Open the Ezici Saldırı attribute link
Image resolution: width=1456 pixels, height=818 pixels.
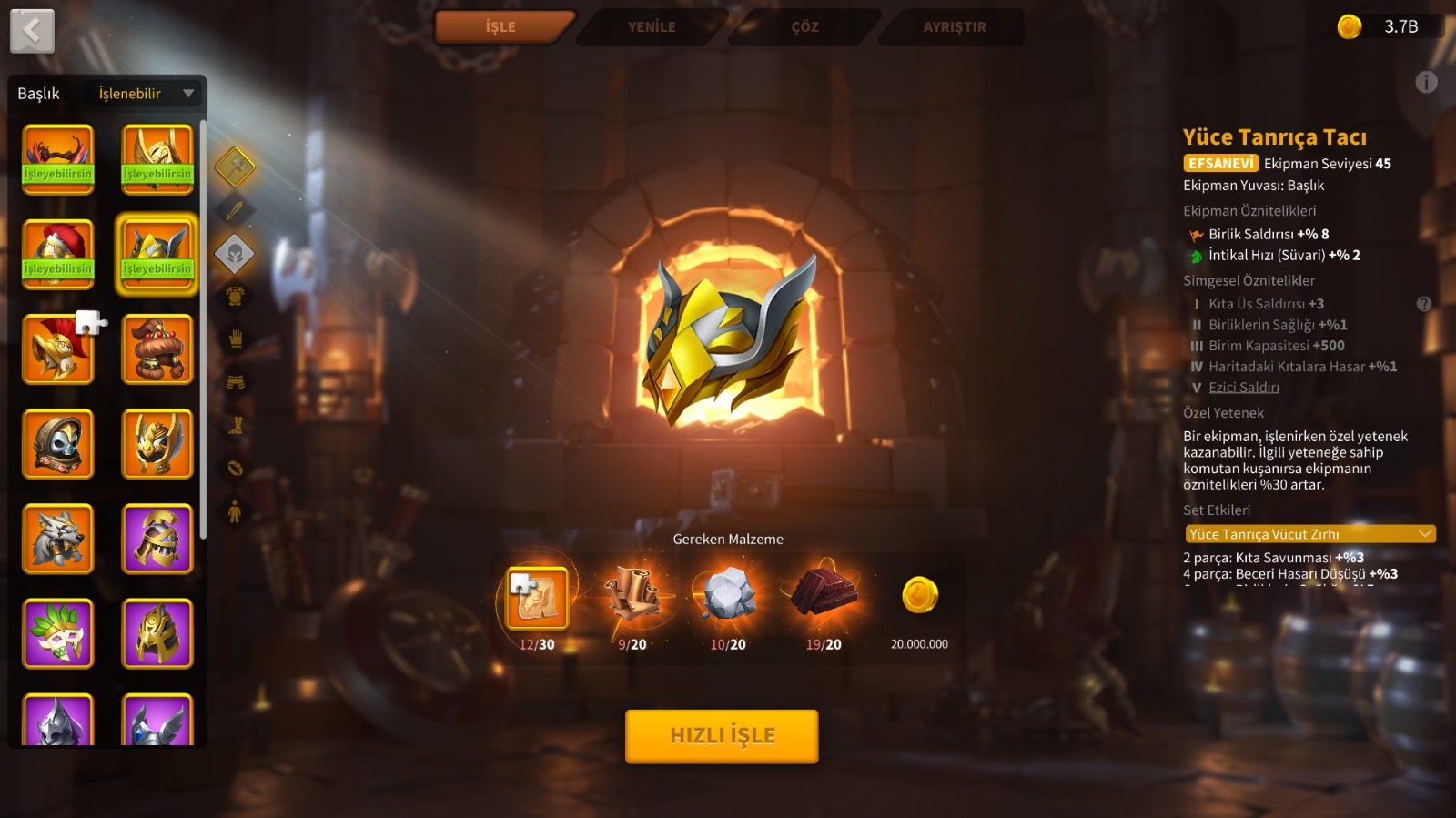(1243, 388)
